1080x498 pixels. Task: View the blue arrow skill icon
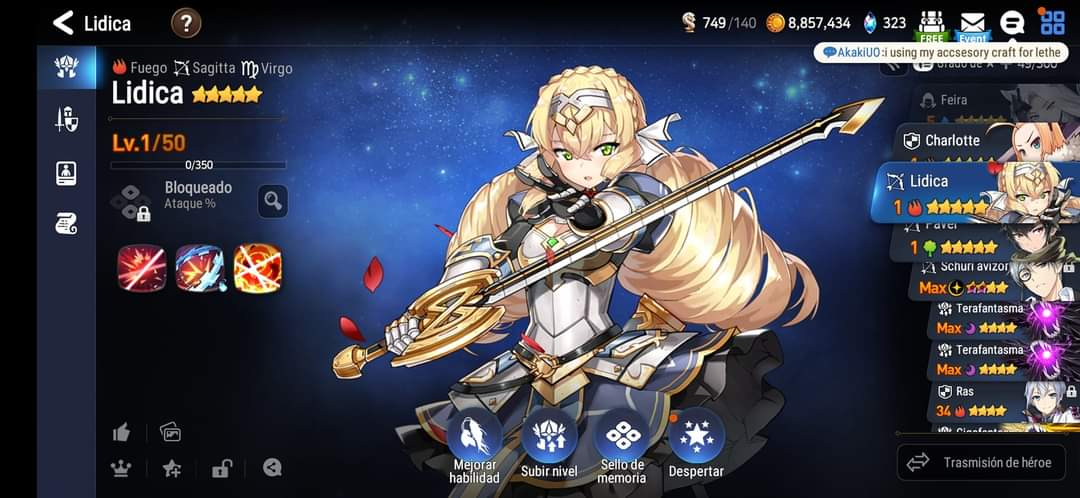click(199, 267)
